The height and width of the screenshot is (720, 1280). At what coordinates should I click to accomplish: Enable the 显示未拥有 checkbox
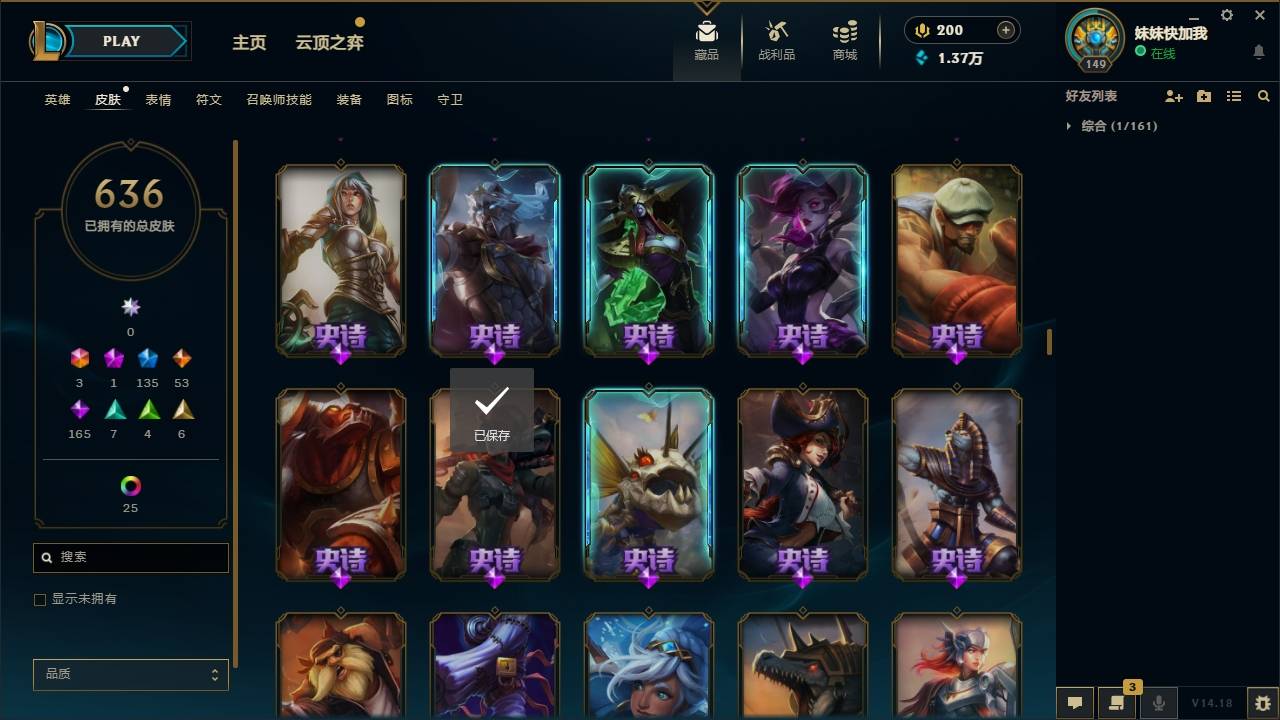tap(40, 599)
